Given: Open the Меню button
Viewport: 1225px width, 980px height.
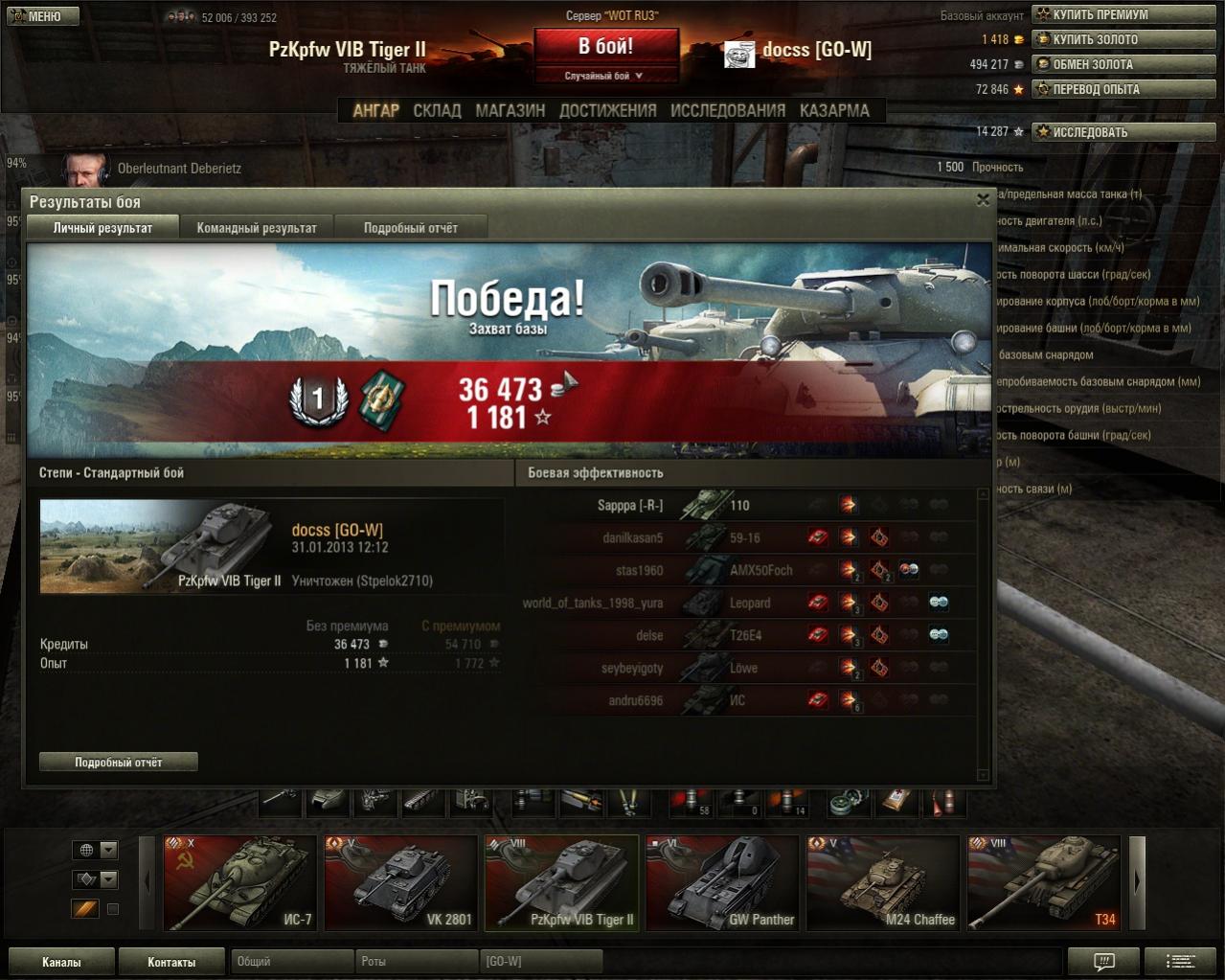Looking at the screenshot, I should (43, 16).
